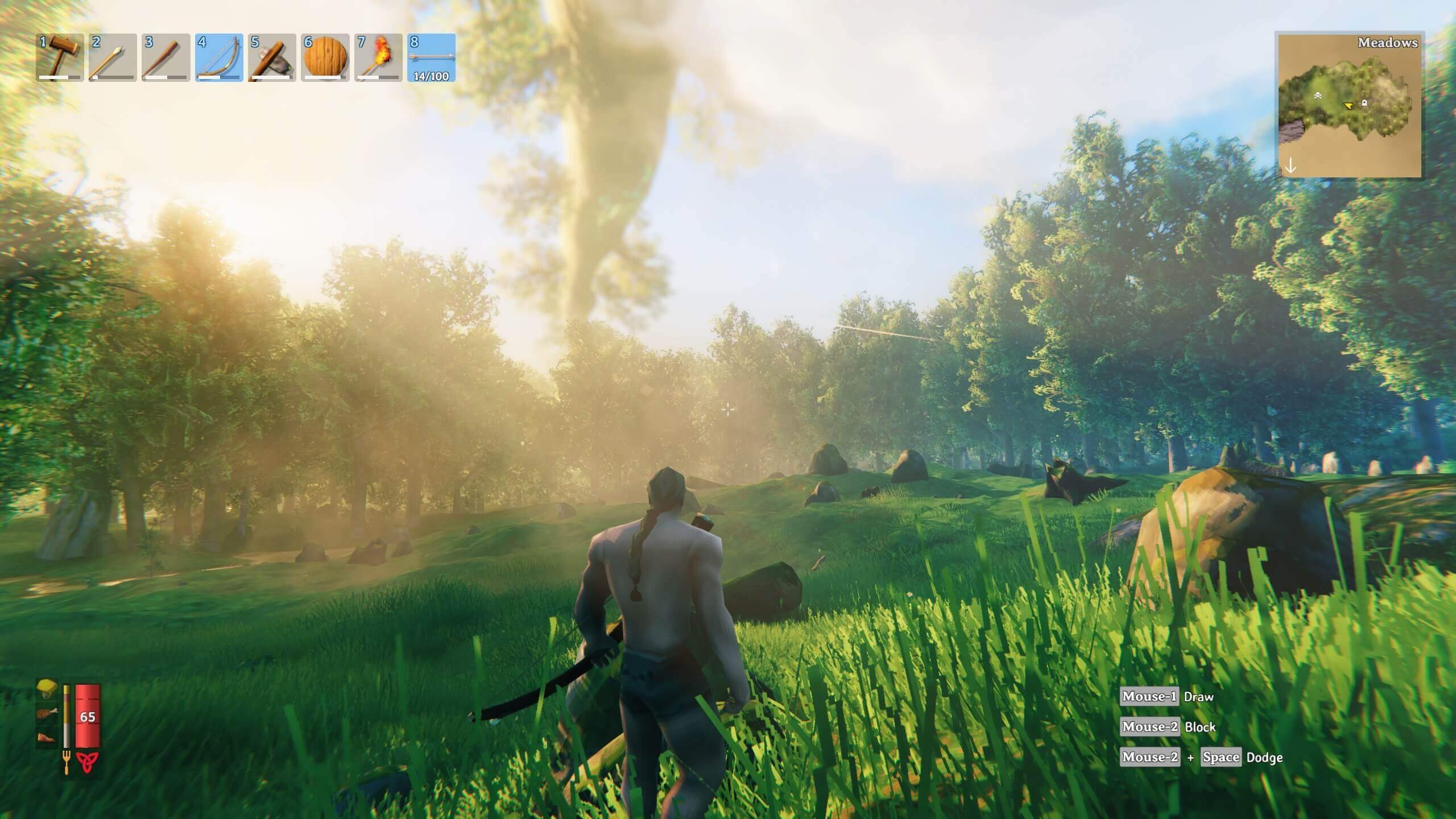Screen dimensions: 1456x819
Task: Click the wind direction arrow on minimap
Action: click(x=1291, y=166)
